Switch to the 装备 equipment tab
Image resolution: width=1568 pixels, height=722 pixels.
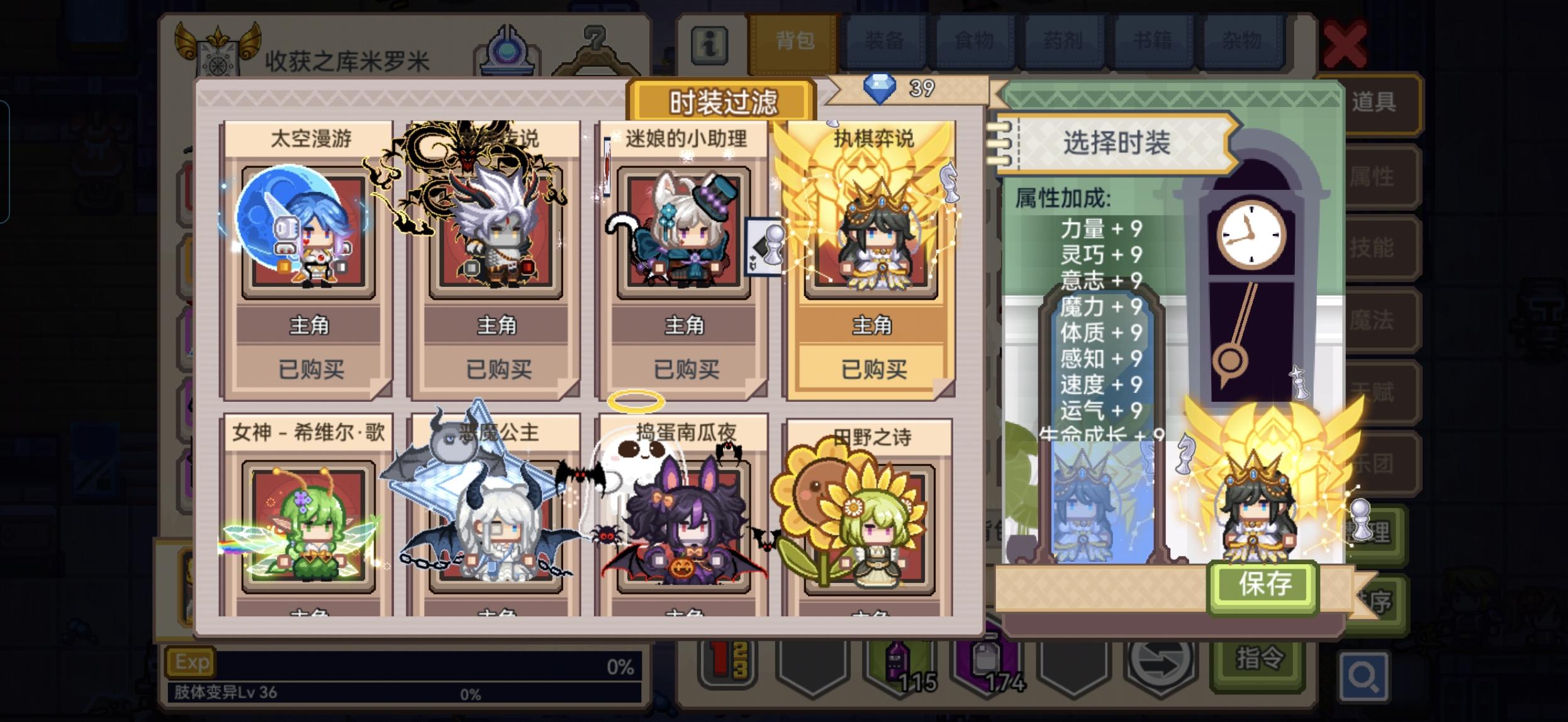(x=885, y=42)
